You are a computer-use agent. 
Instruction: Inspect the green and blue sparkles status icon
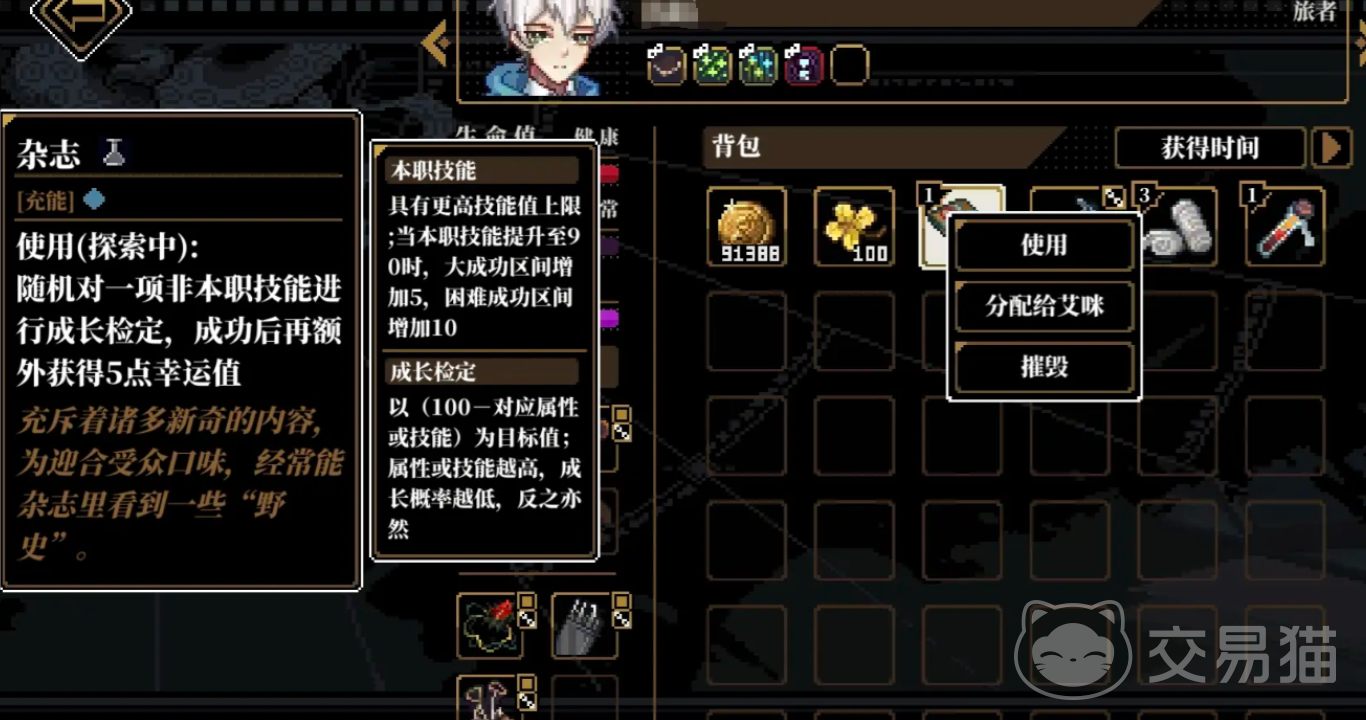click(757, 66)
